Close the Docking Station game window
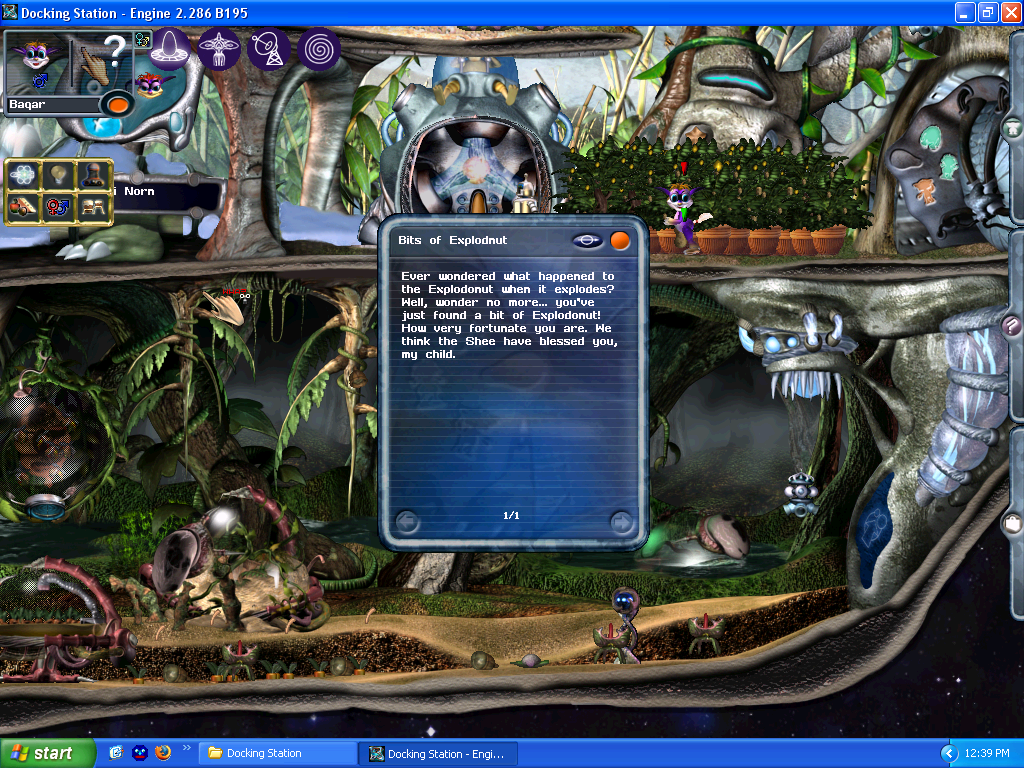 click(1009, 13)
